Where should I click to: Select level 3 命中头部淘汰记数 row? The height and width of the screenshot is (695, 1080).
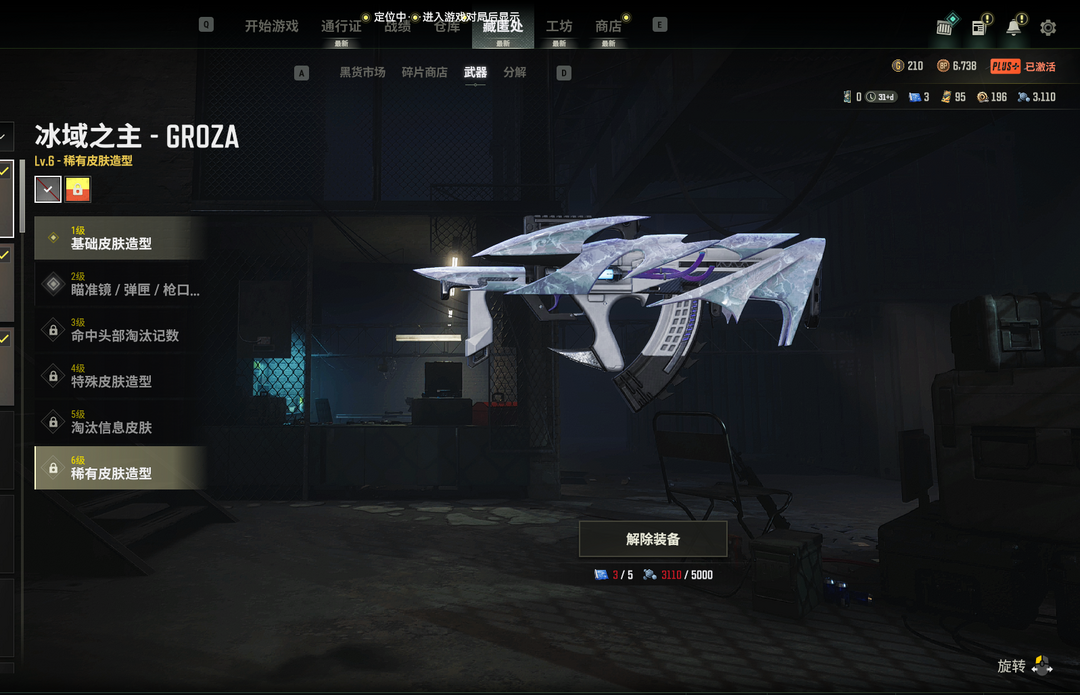pos(120,330)
